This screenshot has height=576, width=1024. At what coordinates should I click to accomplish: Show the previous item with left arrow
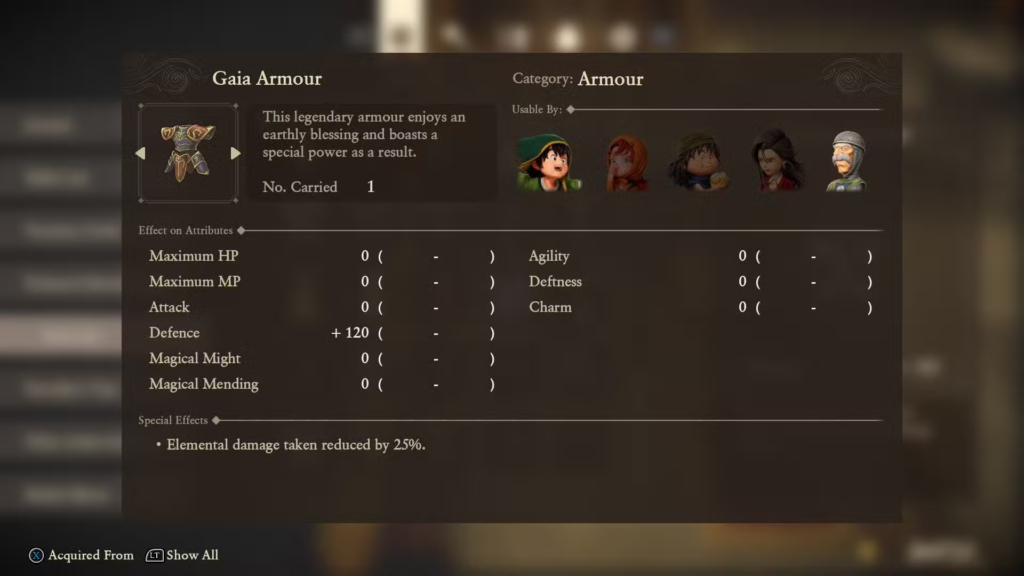point(141,153)
